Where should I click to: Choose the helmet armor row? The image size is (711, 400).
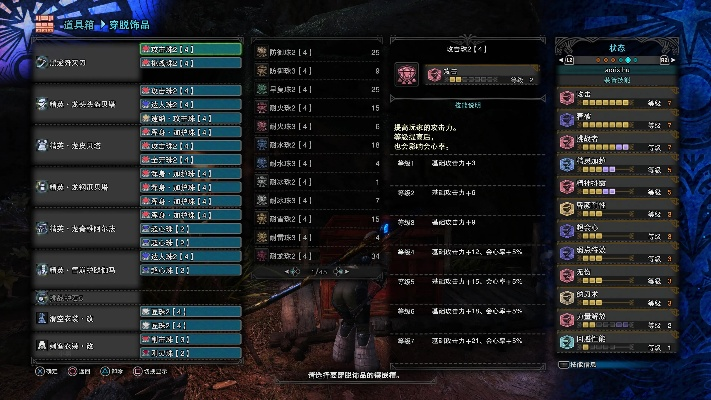85,103
